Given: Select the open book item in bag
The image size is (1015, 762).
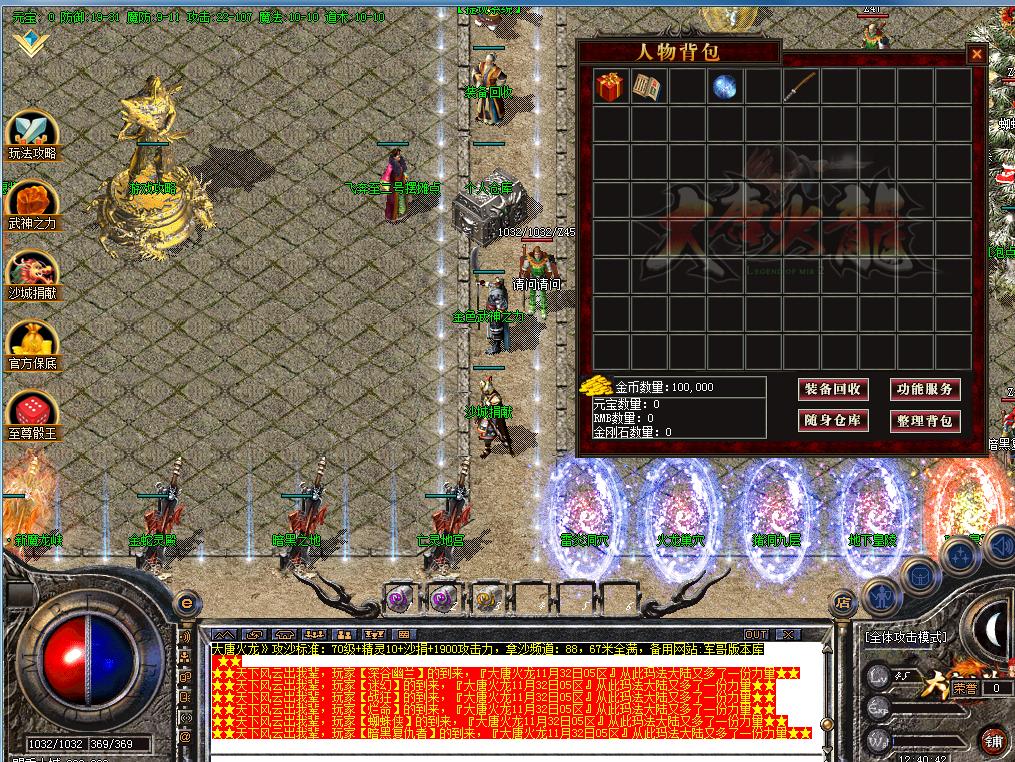Looking at the screenshot, I should coord(649,87).
